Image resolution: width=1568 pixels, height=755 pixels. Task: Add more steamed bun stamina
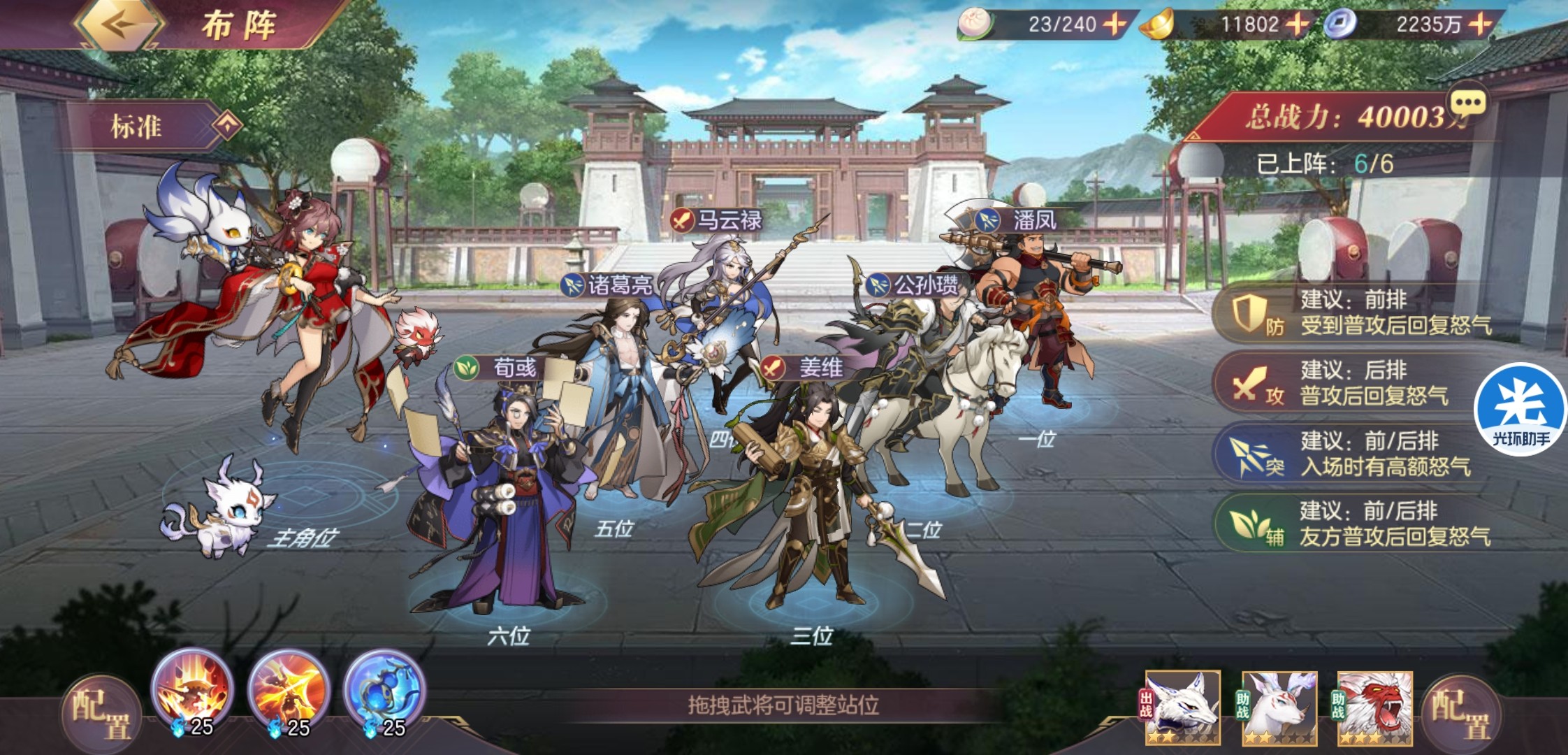coord(1114,24)
